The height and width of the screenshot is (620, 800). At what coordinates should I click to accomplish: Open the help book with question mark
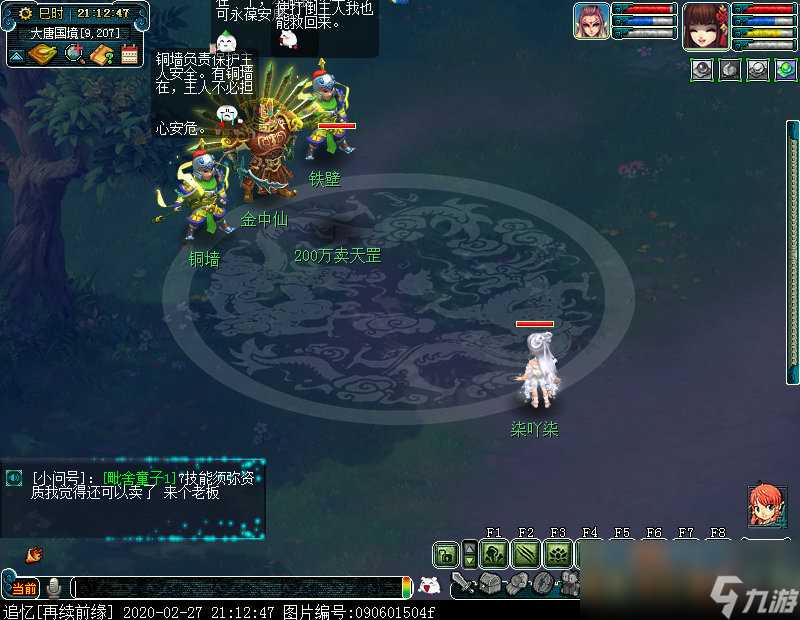tap(101, 54)
